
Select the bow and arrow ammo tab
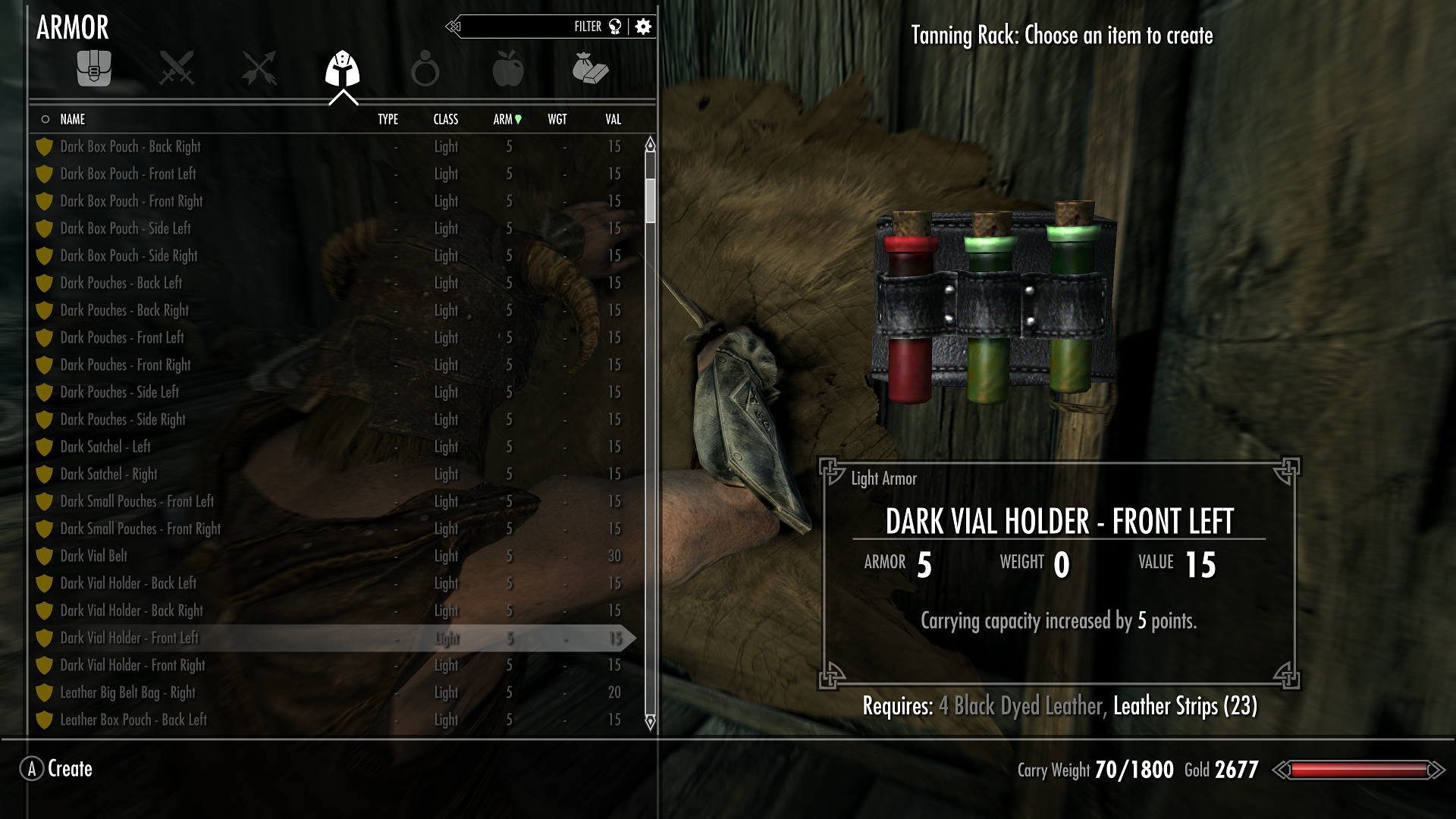[259, 70]
